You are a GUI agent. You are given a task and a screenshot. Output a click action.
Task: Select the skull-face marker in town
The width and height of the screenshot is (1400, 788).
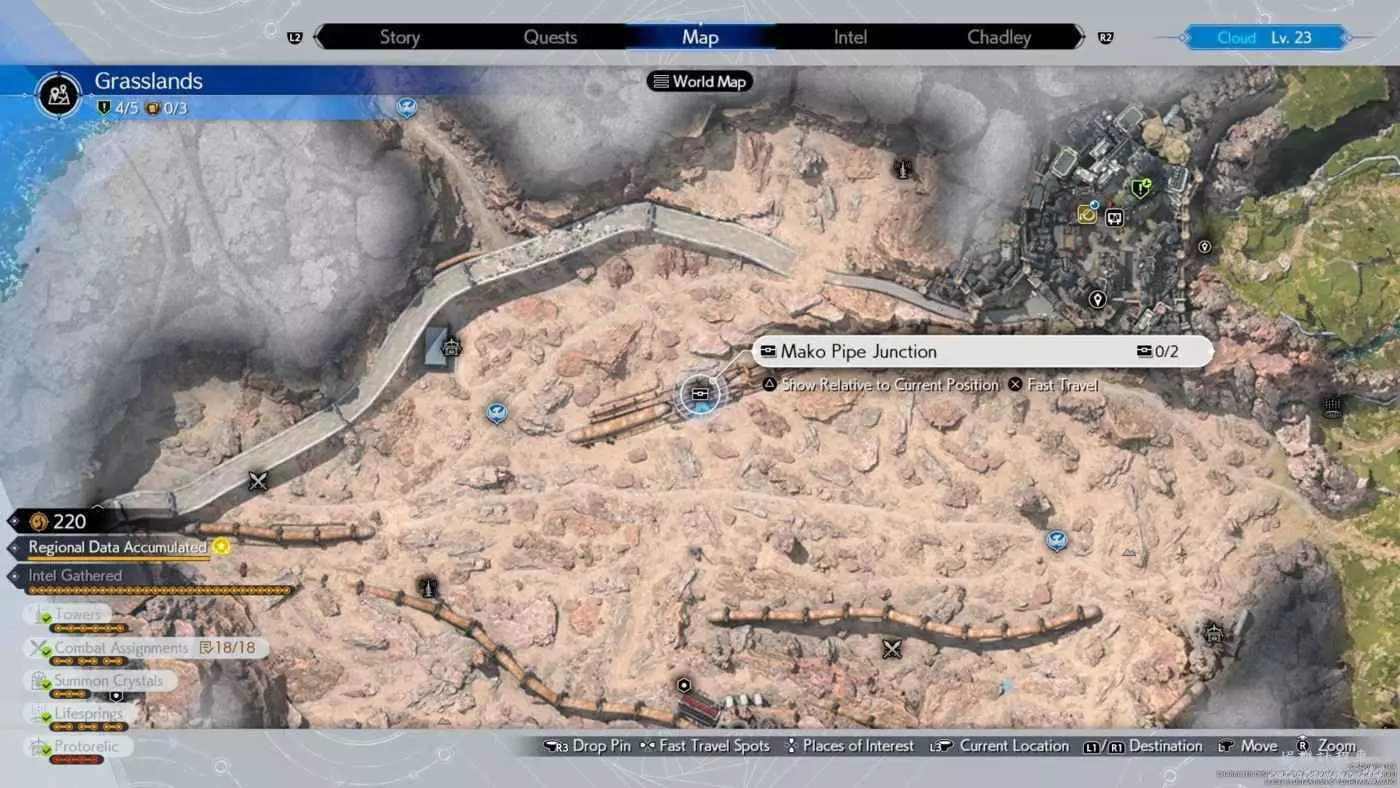pos(1115,217)
